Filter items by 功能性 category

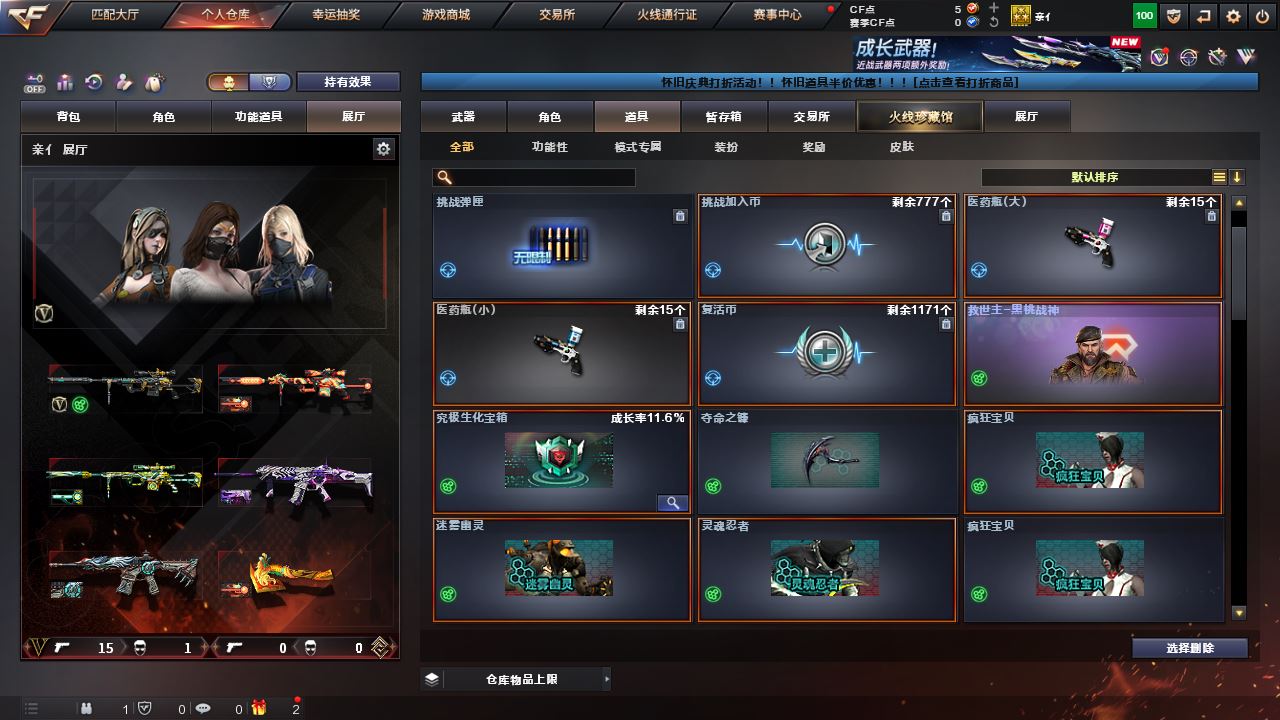549,147
